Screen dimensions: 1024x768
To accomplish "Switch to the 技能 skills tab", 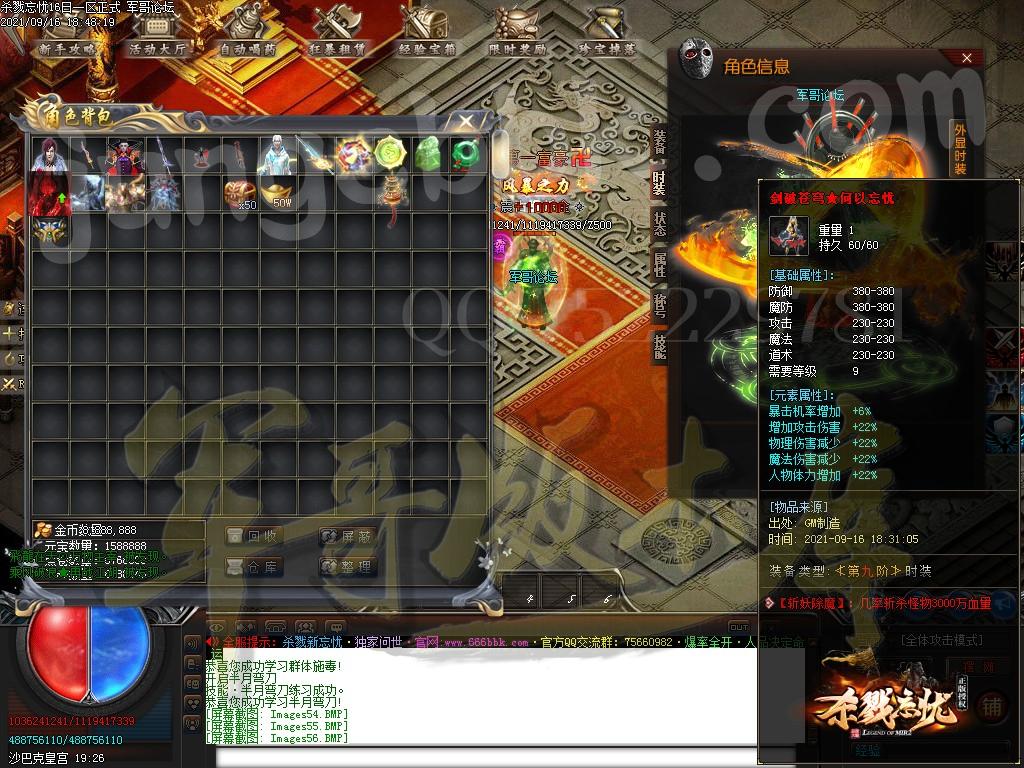I will click(659, 346).
